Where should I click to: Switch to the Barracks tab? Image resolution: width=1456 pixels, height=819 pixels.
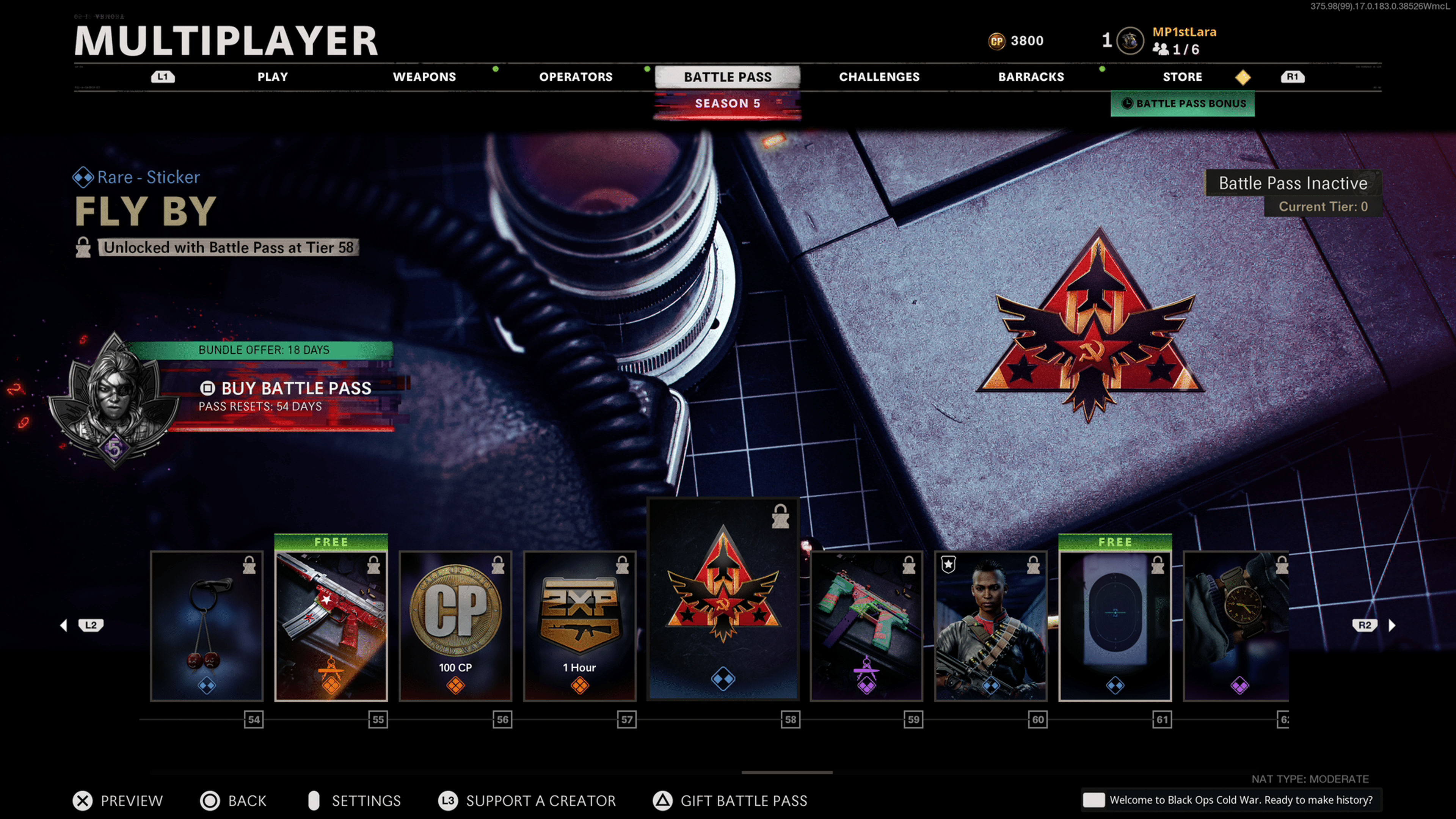[x=1031, y=77]
